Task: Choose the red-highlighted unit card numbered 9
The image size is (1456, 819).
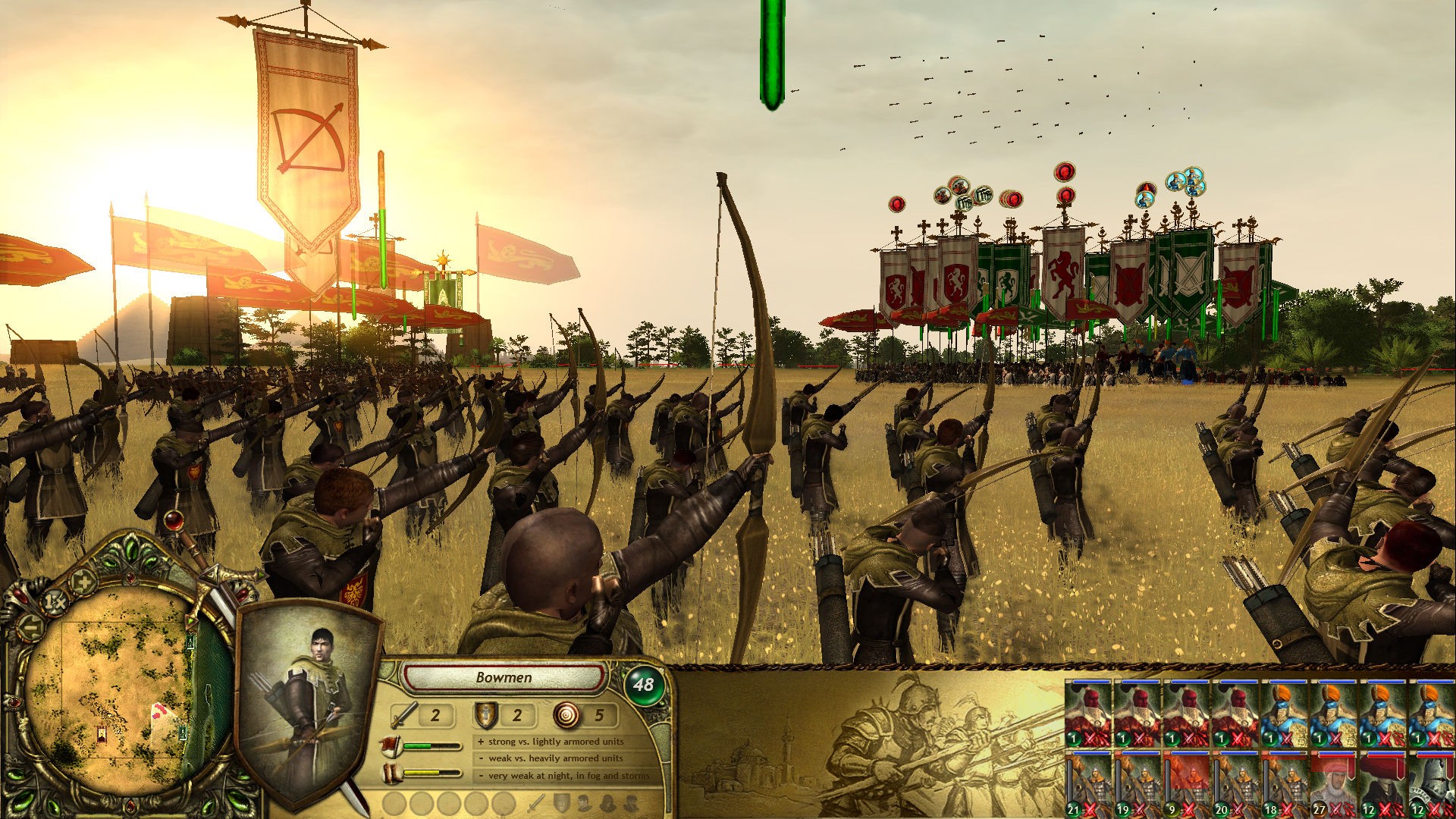Action: click(1186, 785)
